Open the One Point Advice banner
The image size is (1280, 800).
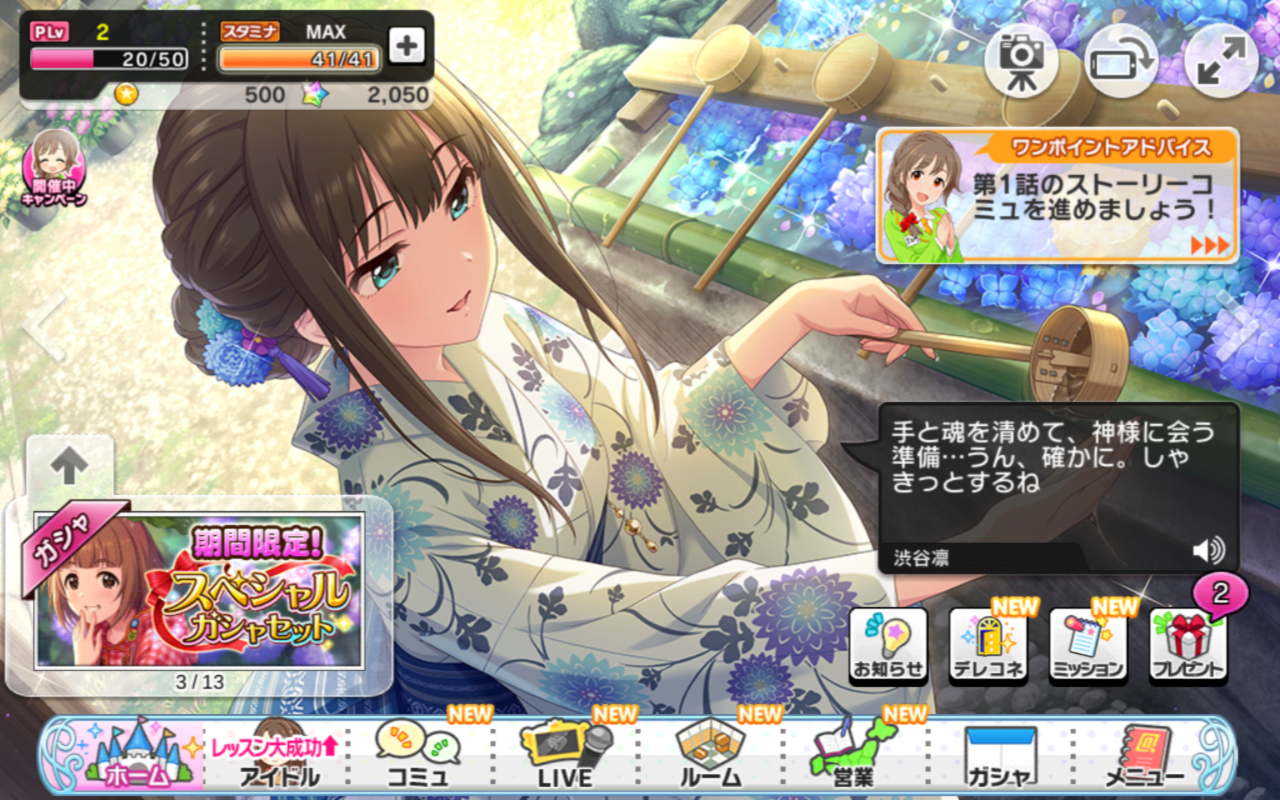[1057, 196]
